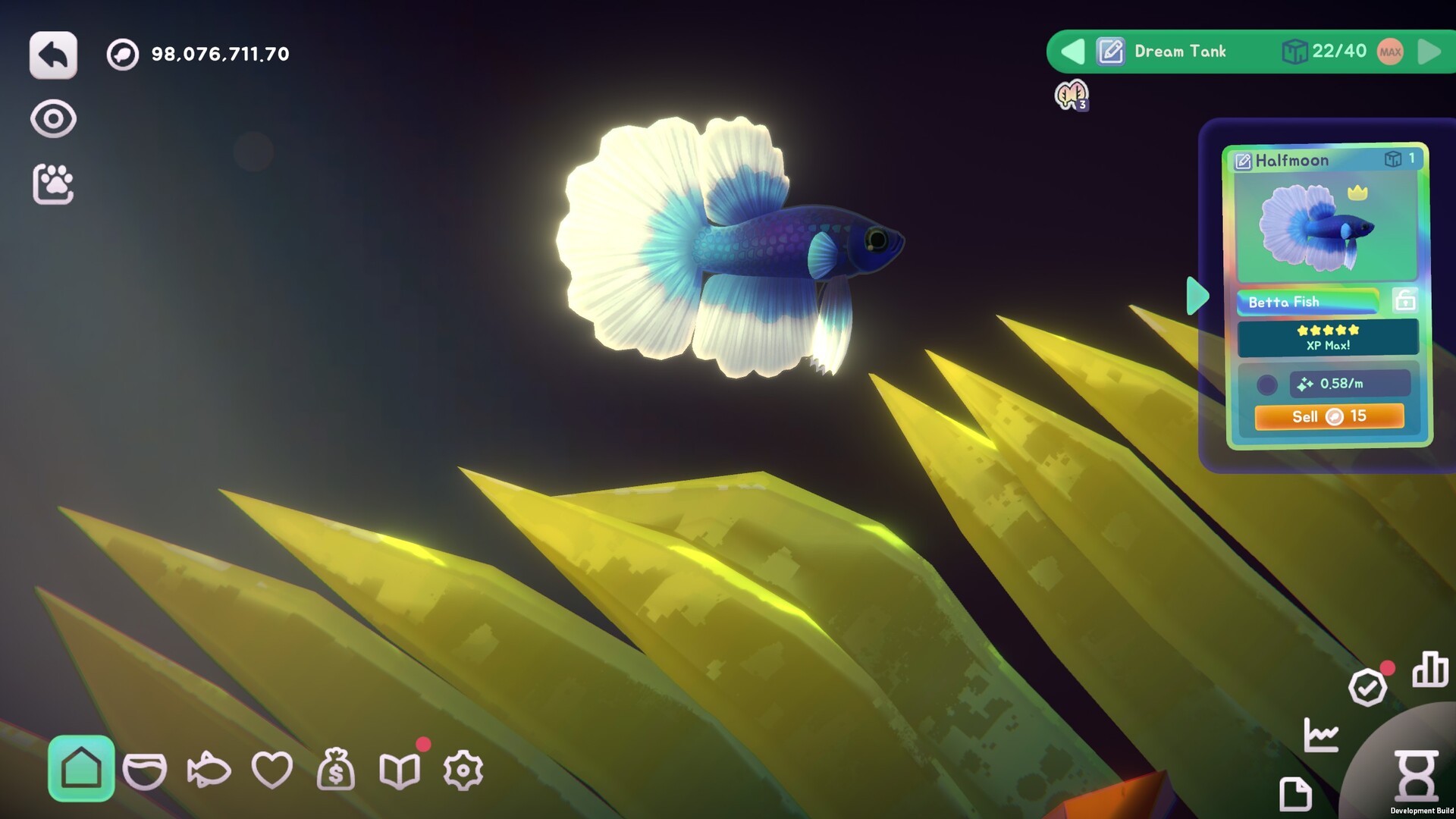The width and height of the screenshot is (1456, 819).
Task: Open the heart favorites icon
Action: click(274, 771)
